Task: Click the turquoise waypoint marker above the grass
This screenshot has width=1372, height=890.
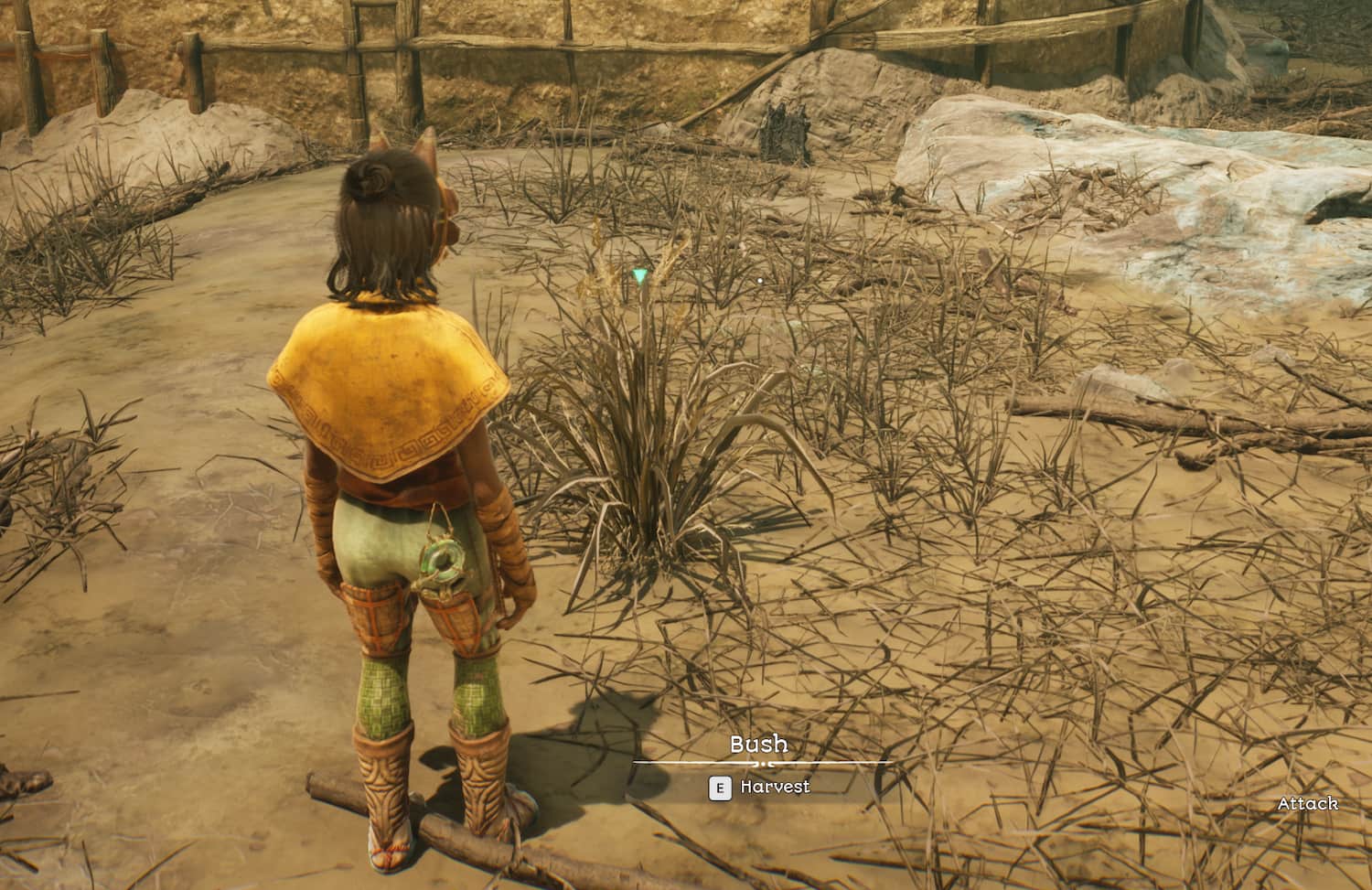Action: (x=643, y=273)
